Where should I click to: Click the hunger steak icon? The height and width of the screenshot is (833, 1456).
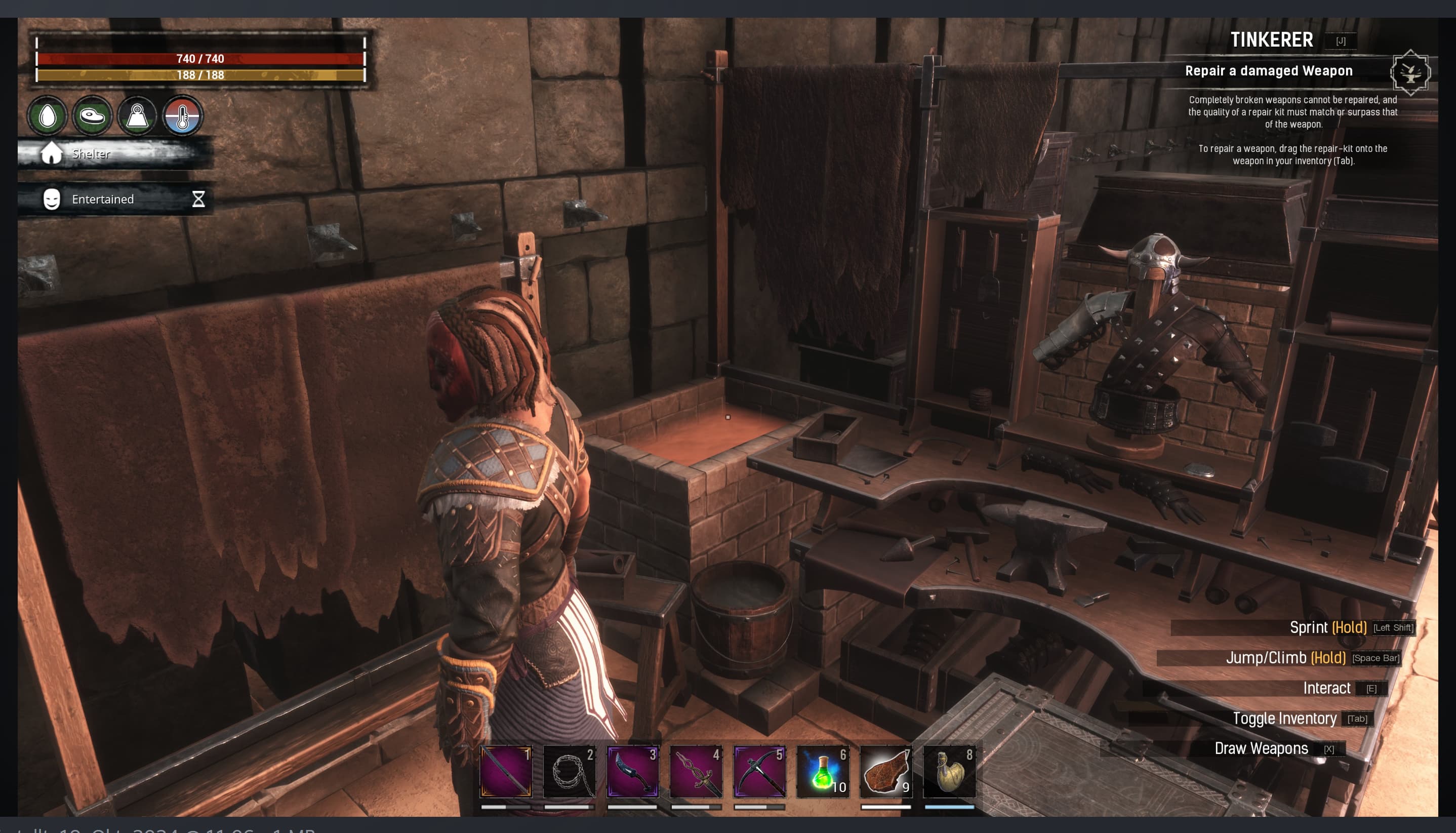coord(92,115)
